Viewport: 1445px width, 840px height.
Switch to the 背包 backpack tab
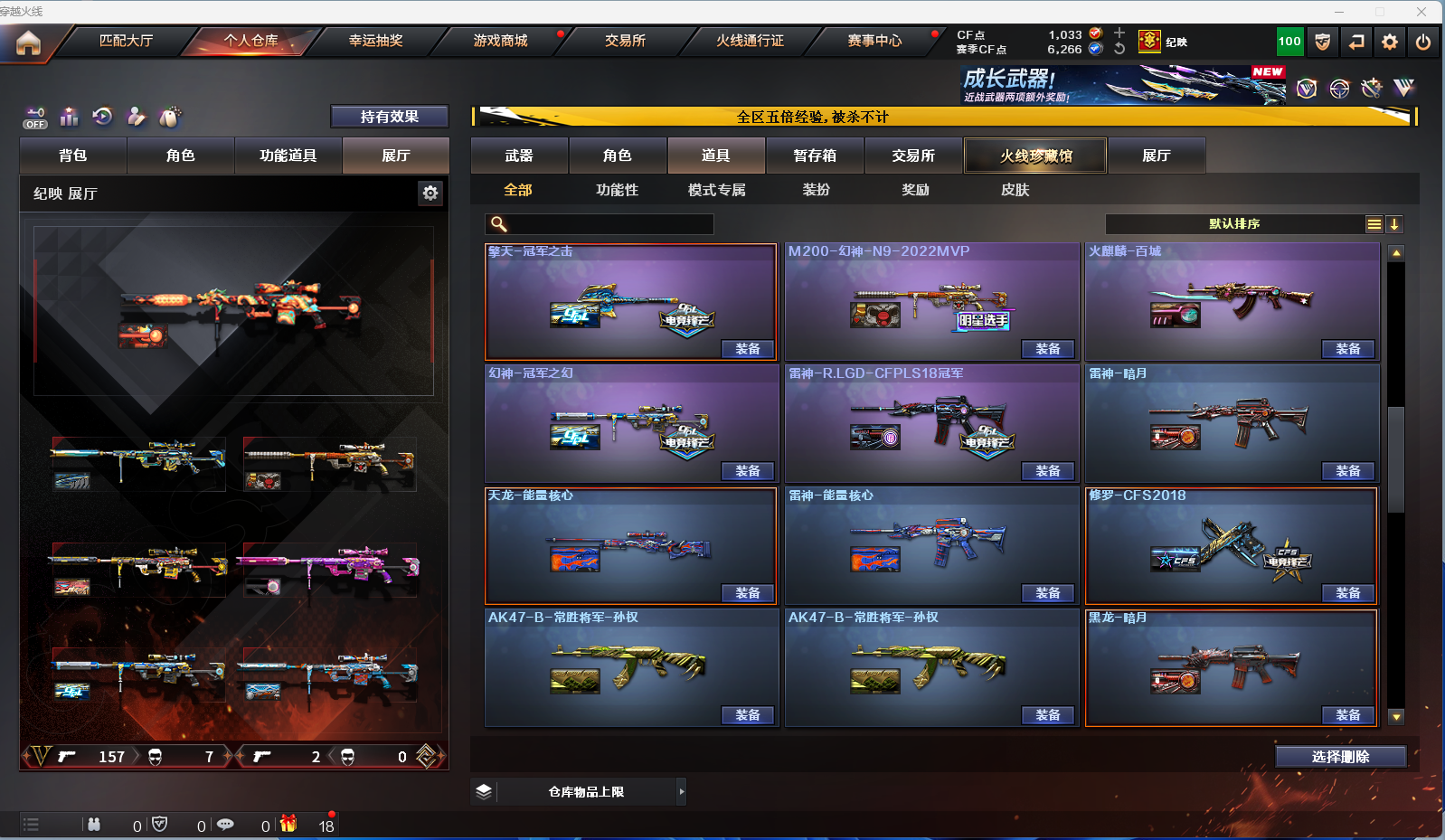coord(73,156)
